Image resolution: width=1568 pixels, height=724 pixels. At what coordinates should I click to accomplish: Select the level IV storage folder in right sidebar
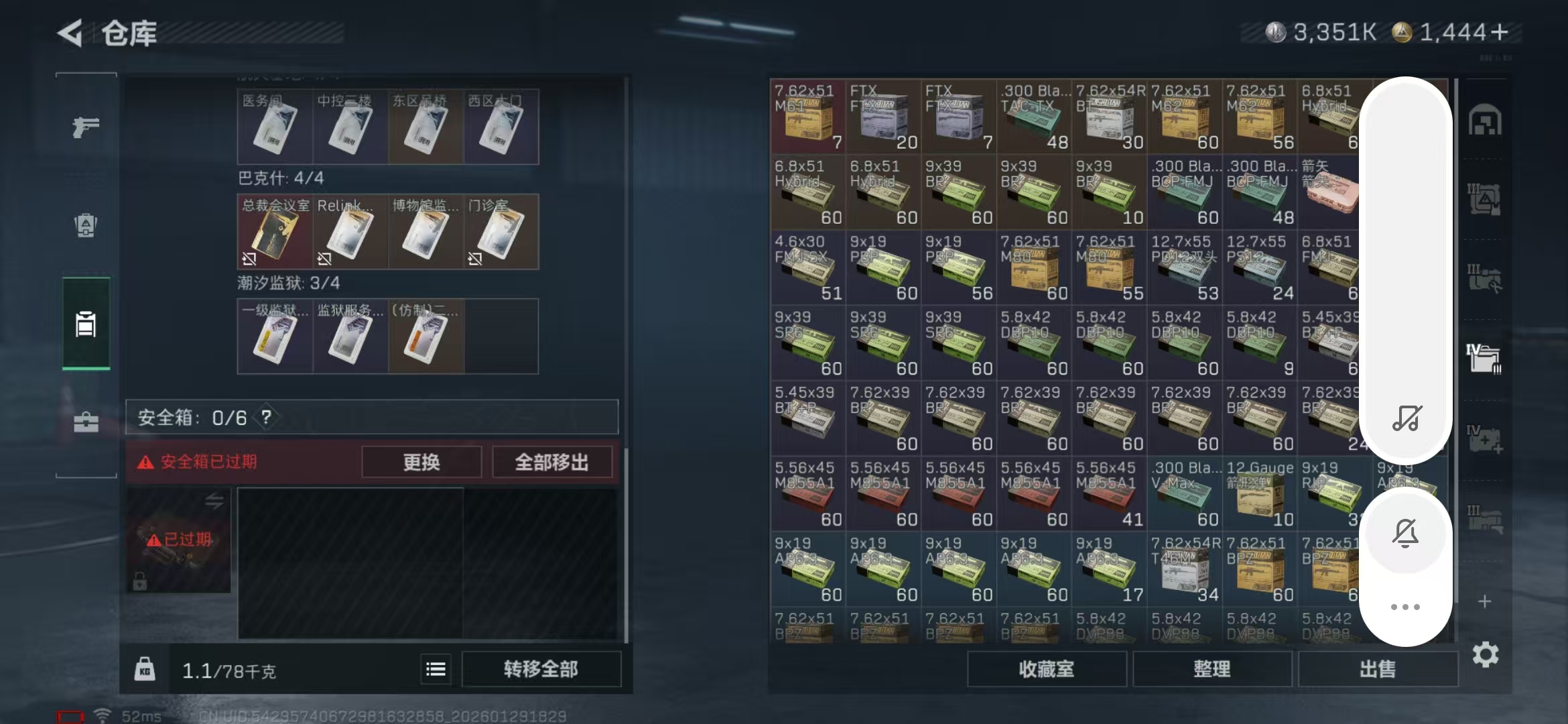coord(1485,351)
